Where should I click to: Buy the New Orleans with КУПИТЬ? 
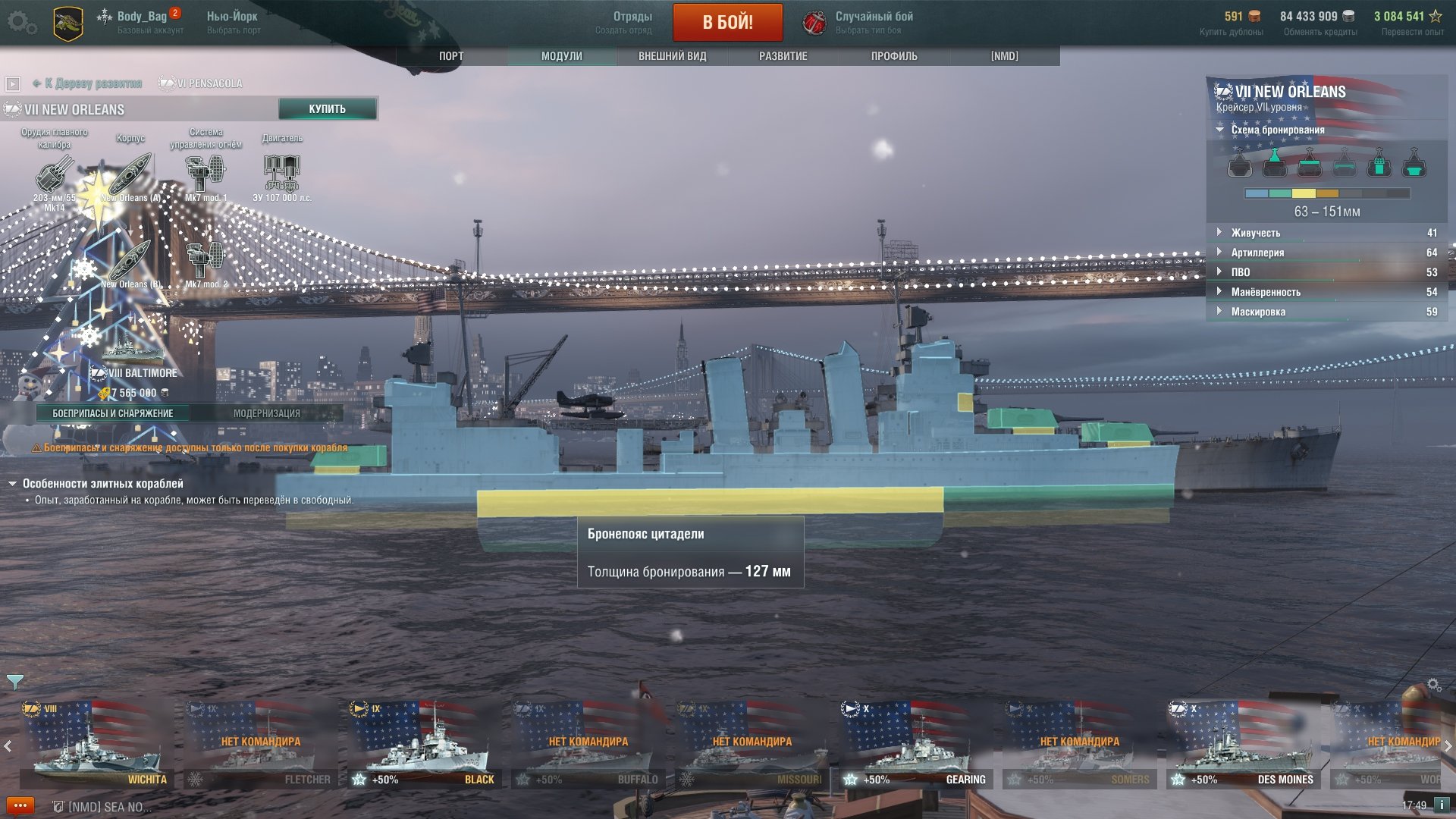pos(327,109)
